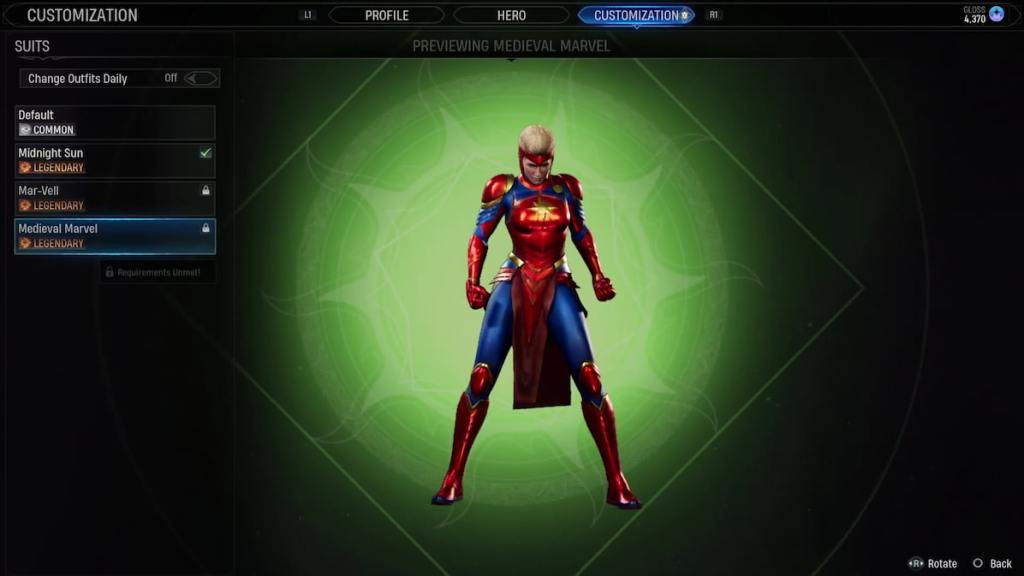Switch to the Profile tab
Screen dimensions: 1024x576
[386, 15]
